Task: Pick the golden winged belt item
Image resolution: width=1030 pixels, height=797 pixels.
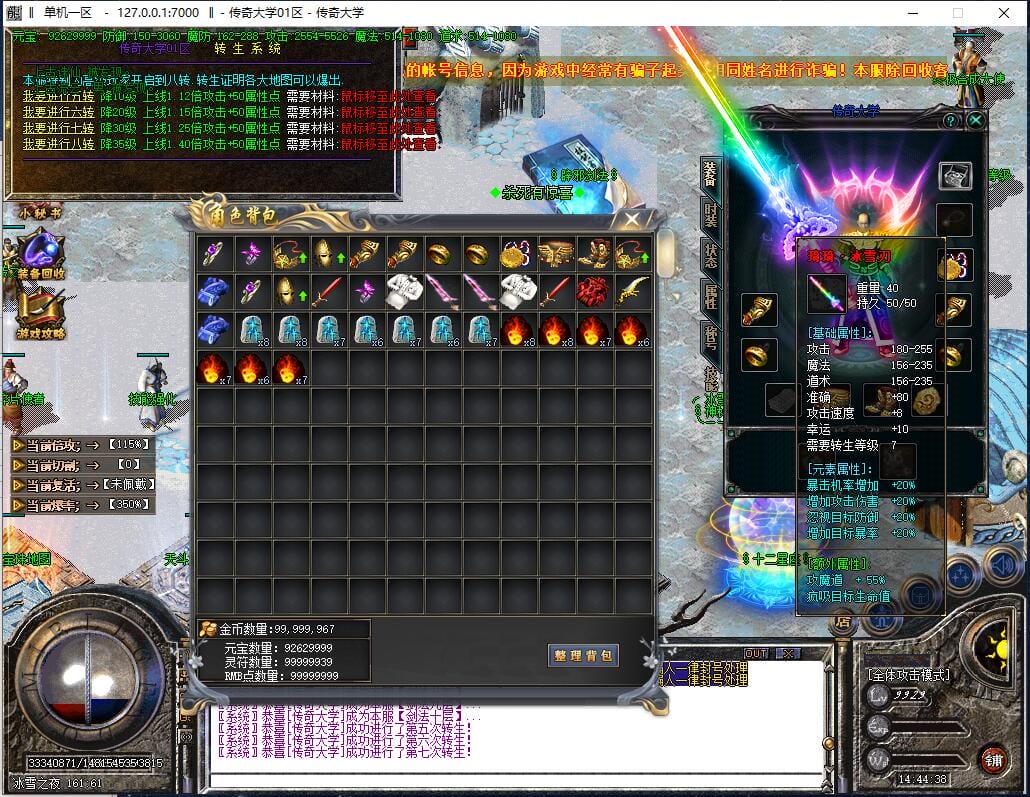Action: point(555,253)
